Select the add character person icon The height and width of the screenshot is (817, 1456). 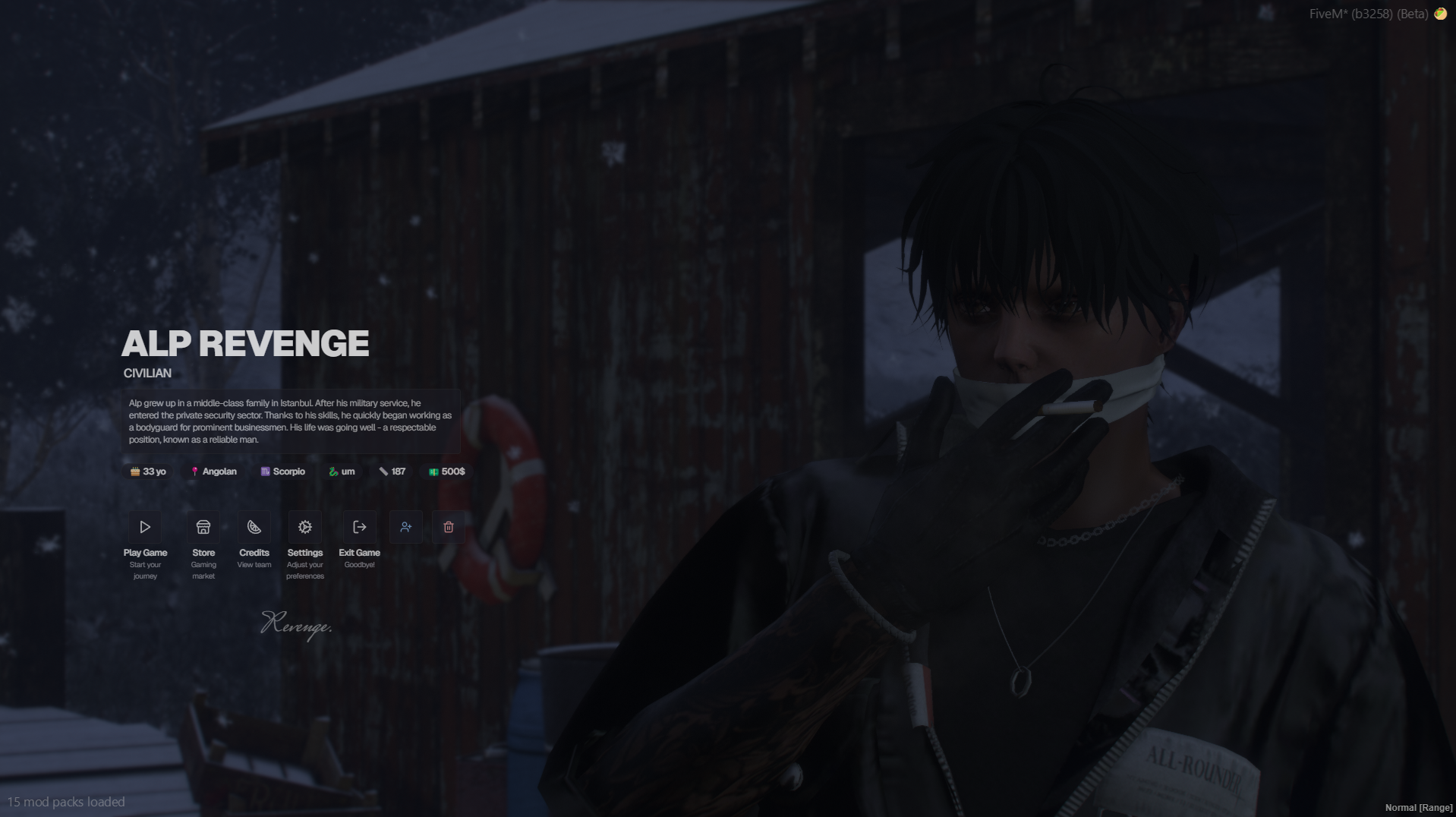[405, 527]
